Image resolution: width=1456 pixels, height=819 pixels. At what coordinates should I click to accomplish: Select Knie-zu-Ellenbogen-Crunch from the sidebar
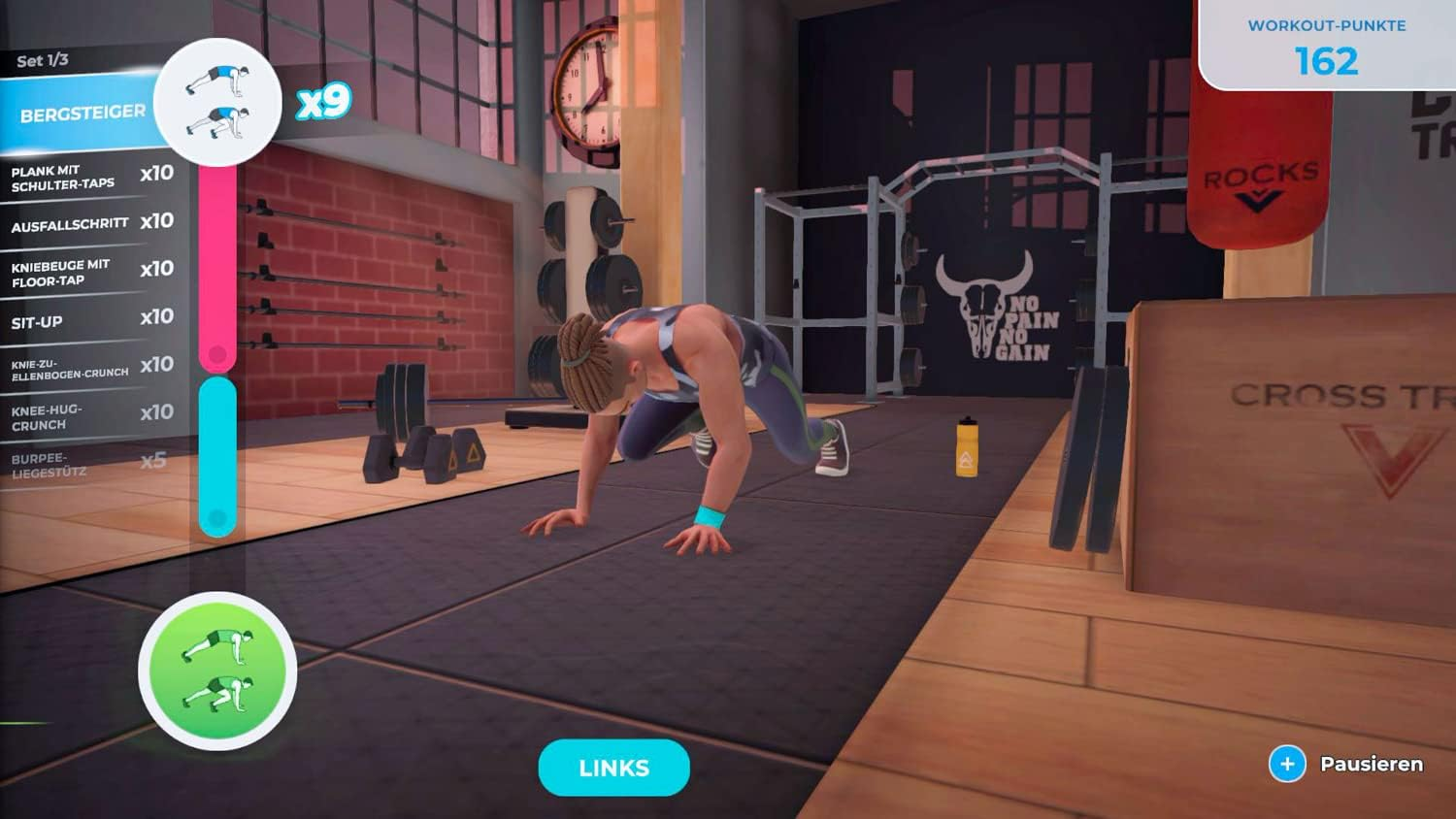click(x=68, y=365)
